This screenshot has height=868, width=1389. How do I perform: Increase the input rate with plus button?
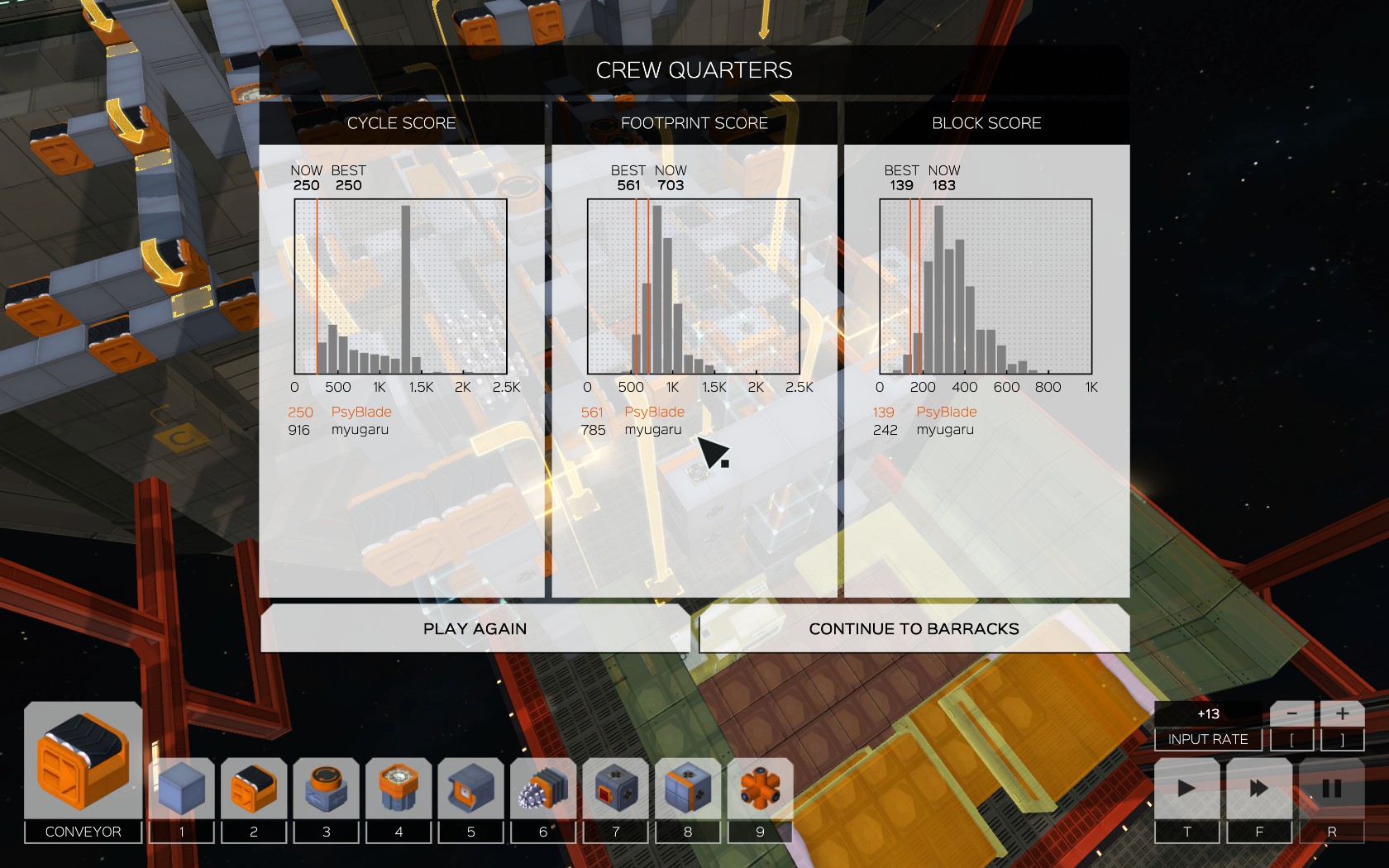pyautogui.click(x=1342, y=713)
